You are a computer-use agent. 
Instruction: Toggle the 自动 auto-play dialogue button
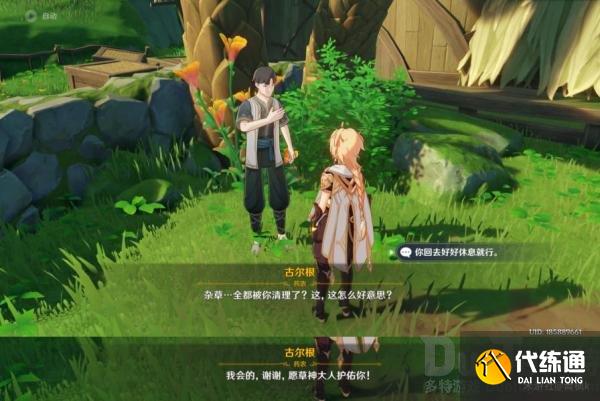point(33,17)
